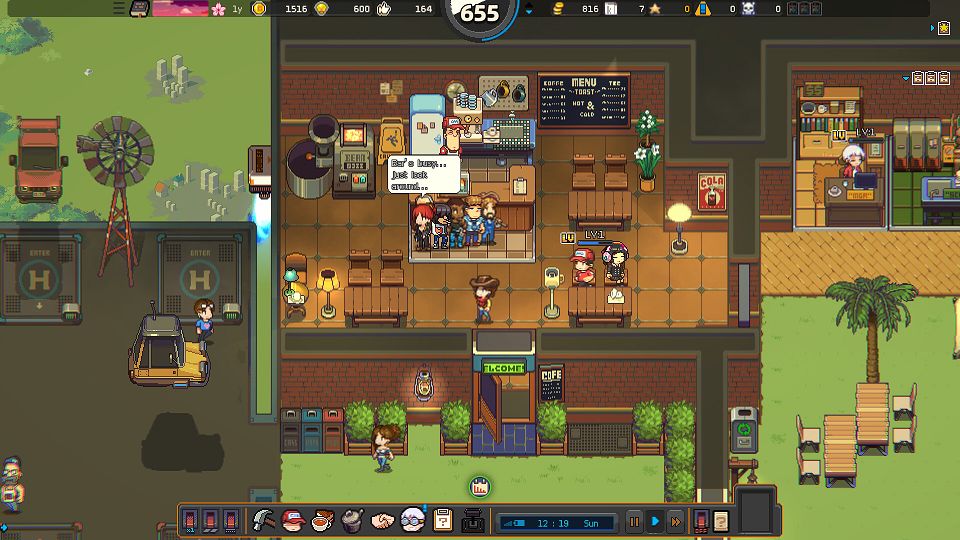Open the question-mark clipboard icon
This screenshot has width=960, height=540.
(443, 520)
